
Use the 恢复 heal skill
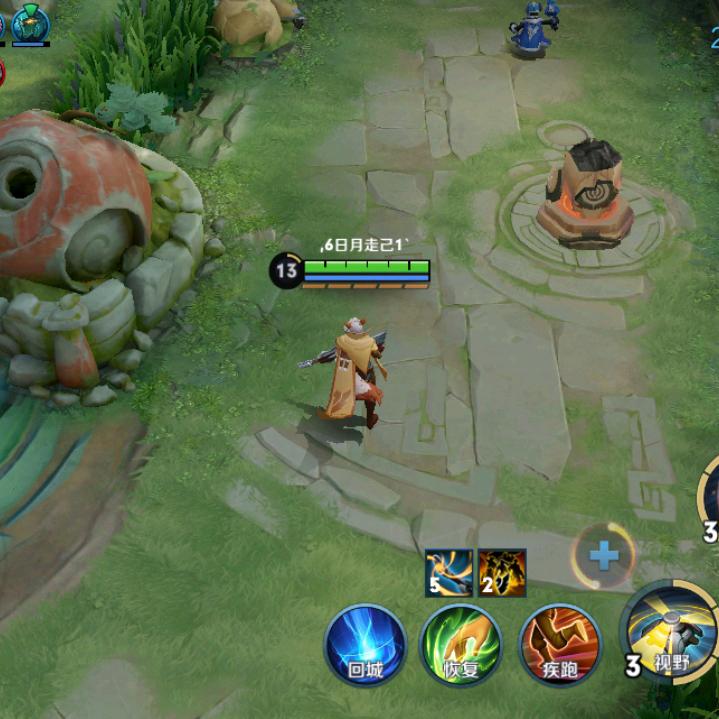click(x=461, y=643)
